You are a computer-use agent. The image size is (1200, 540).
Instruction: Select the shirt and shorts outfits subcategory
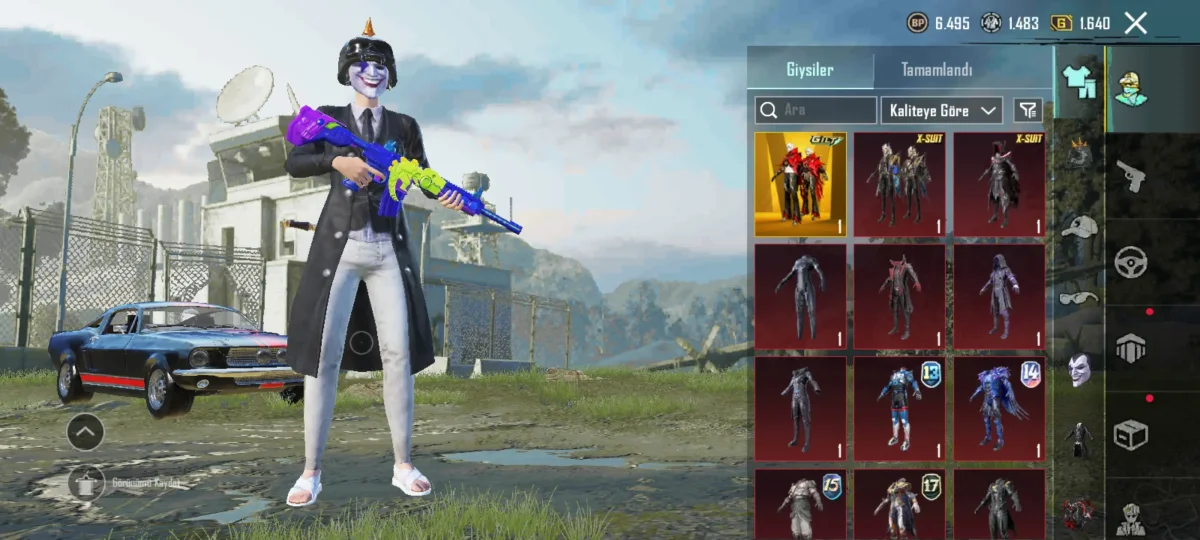click(1079, 82)
